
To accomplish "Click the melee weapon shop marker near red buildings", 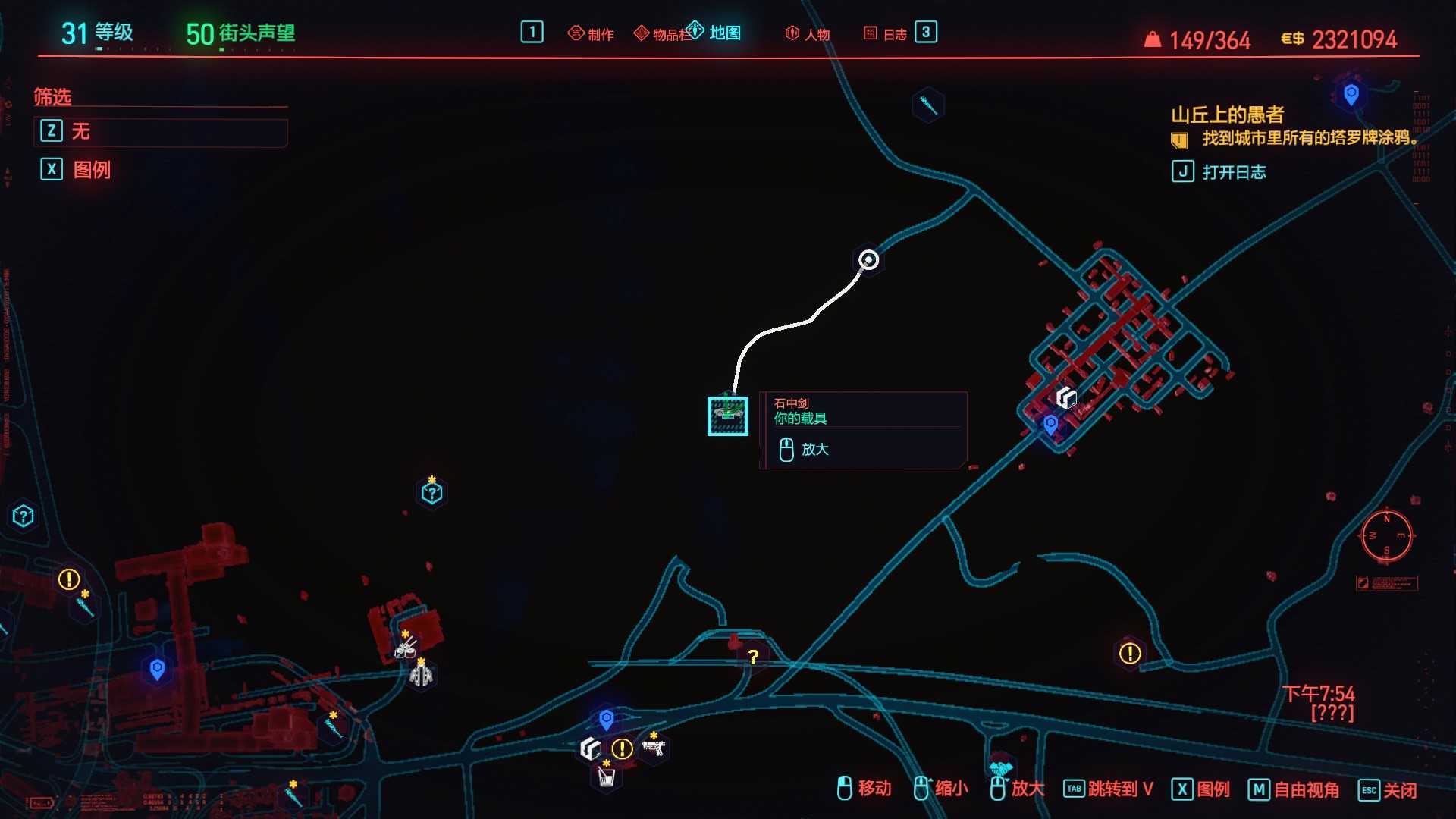I will (405, 650).
